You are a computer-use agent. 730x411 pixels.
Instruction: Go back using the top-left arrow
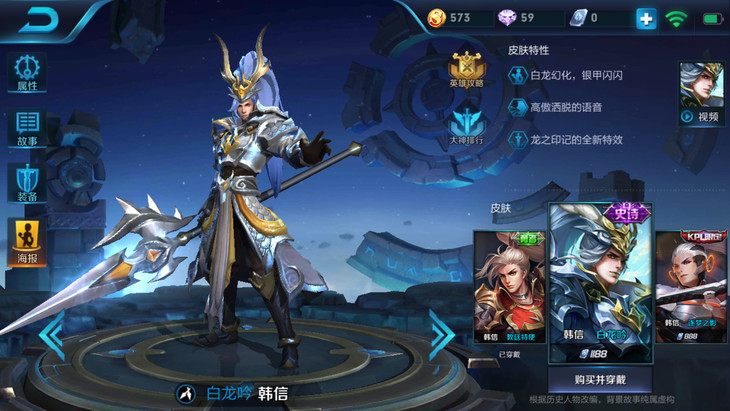38,19
